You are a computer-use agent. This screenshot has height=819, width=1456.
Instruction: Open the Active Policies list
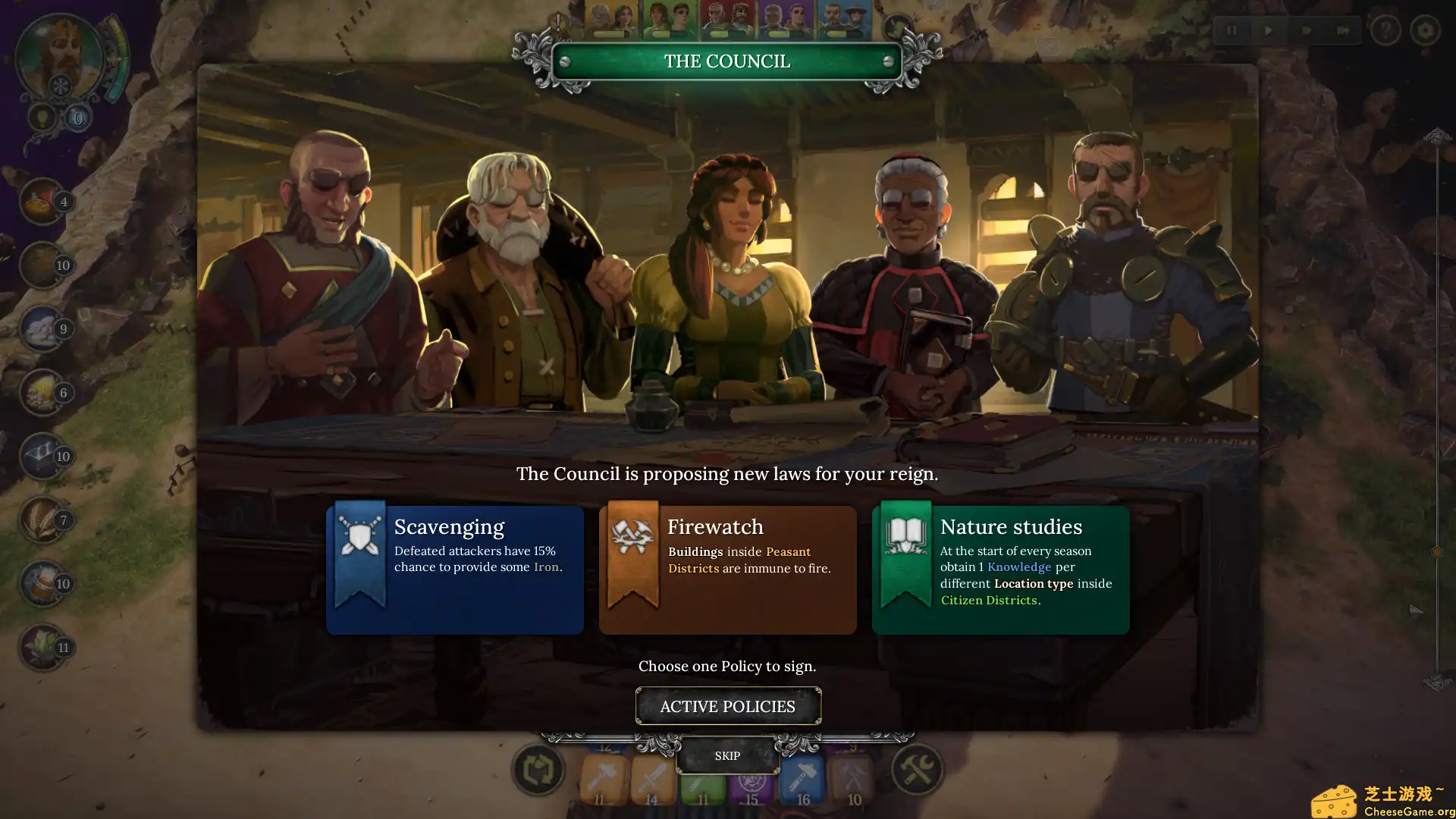728,706
